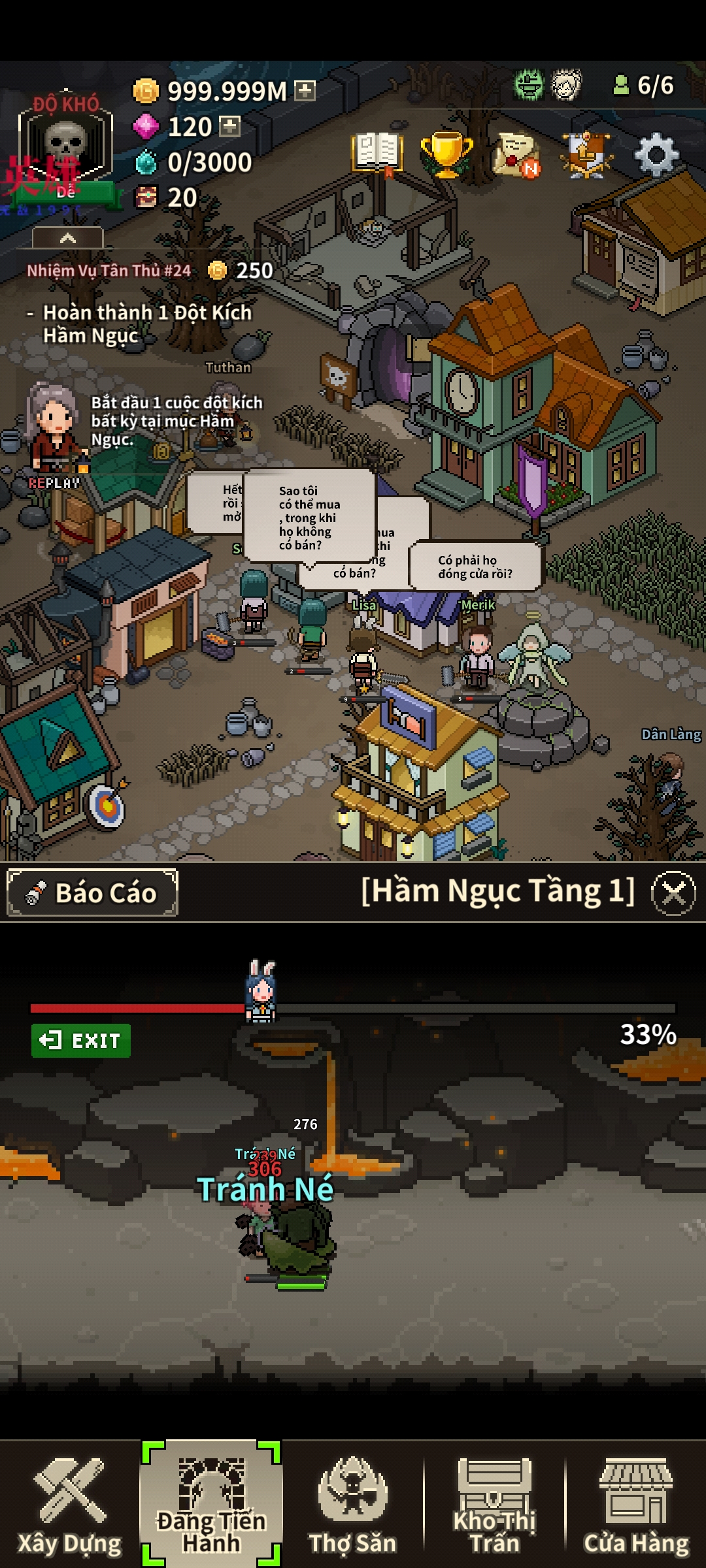Open the 6/6 hunter count indicator

[x=643, y=86]
